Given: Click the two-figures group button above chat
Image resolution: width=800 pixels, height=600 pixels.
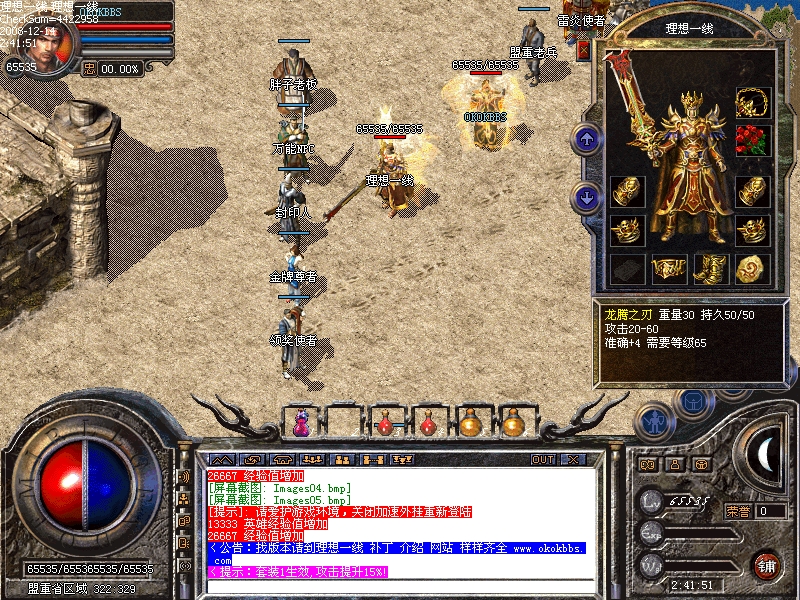Looking at the screenshot, I should pos(341,460).
